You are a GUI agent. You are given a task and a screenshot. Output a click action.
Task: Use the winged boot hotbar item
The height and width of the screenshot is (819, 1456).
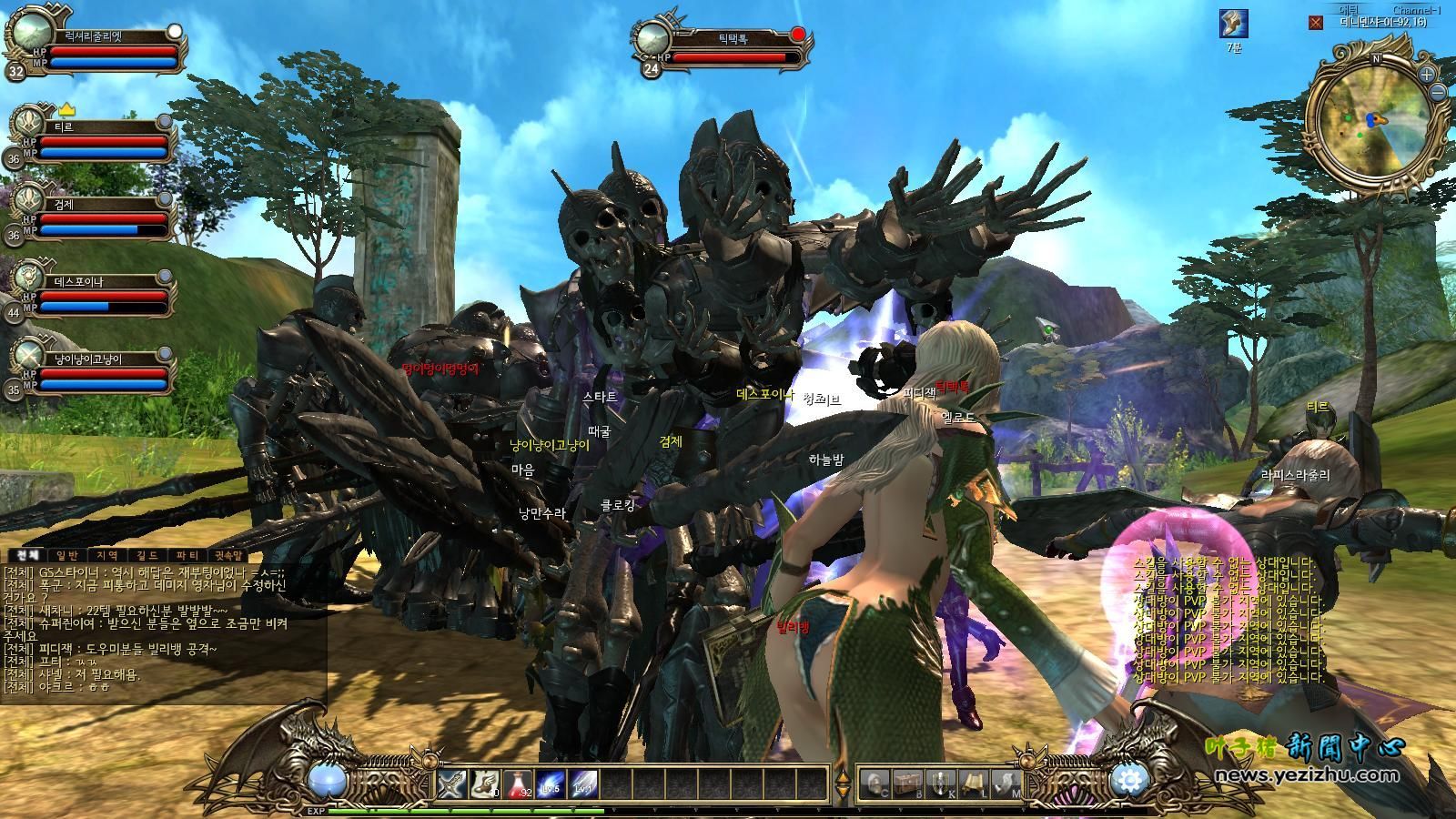click(485, 784)
